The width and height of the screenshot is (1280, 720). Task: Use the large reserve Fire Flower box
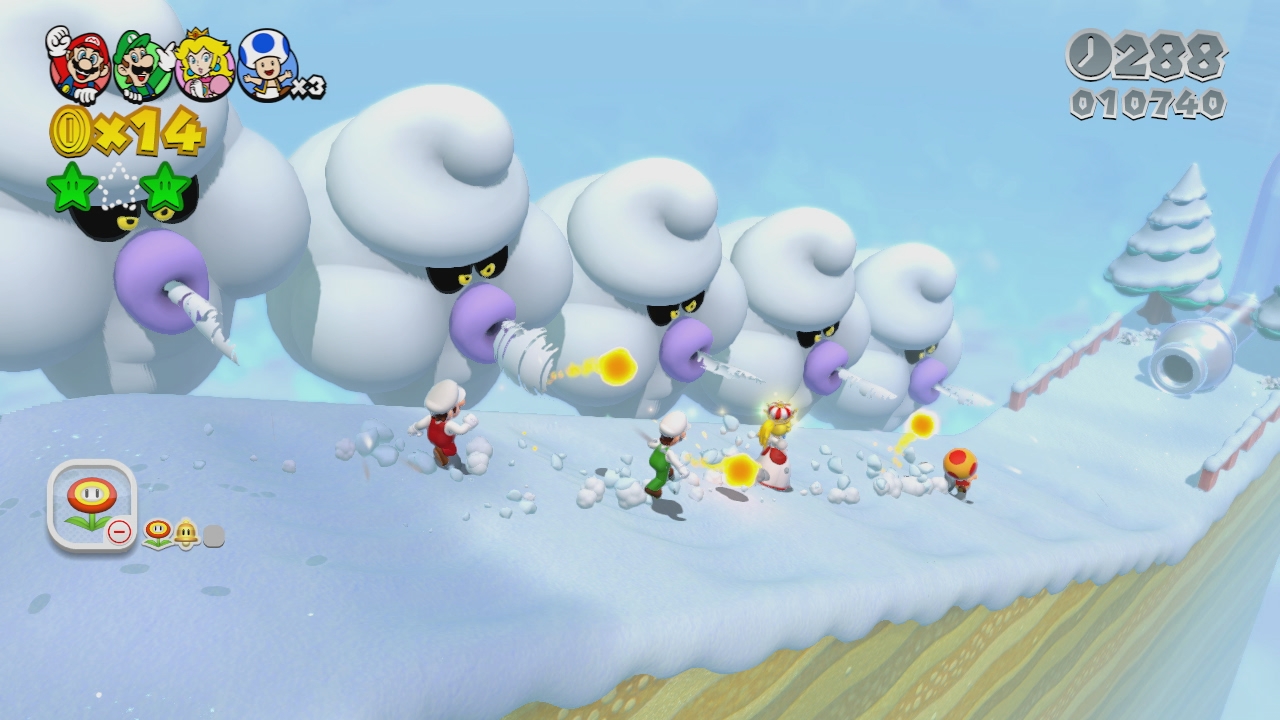coord(91,504)
